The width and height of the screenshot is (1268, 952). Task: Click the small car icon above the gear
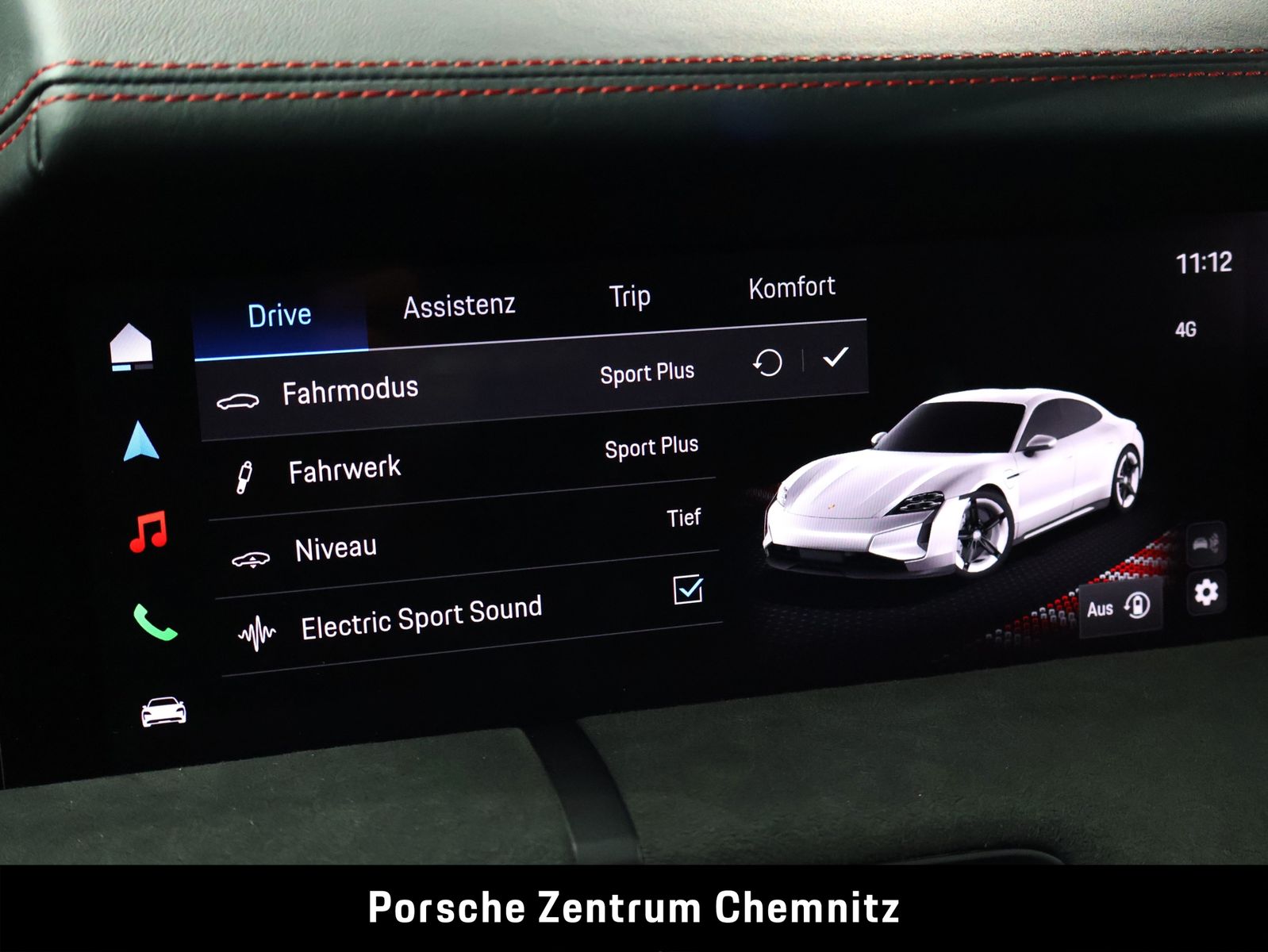[1205, 543]
